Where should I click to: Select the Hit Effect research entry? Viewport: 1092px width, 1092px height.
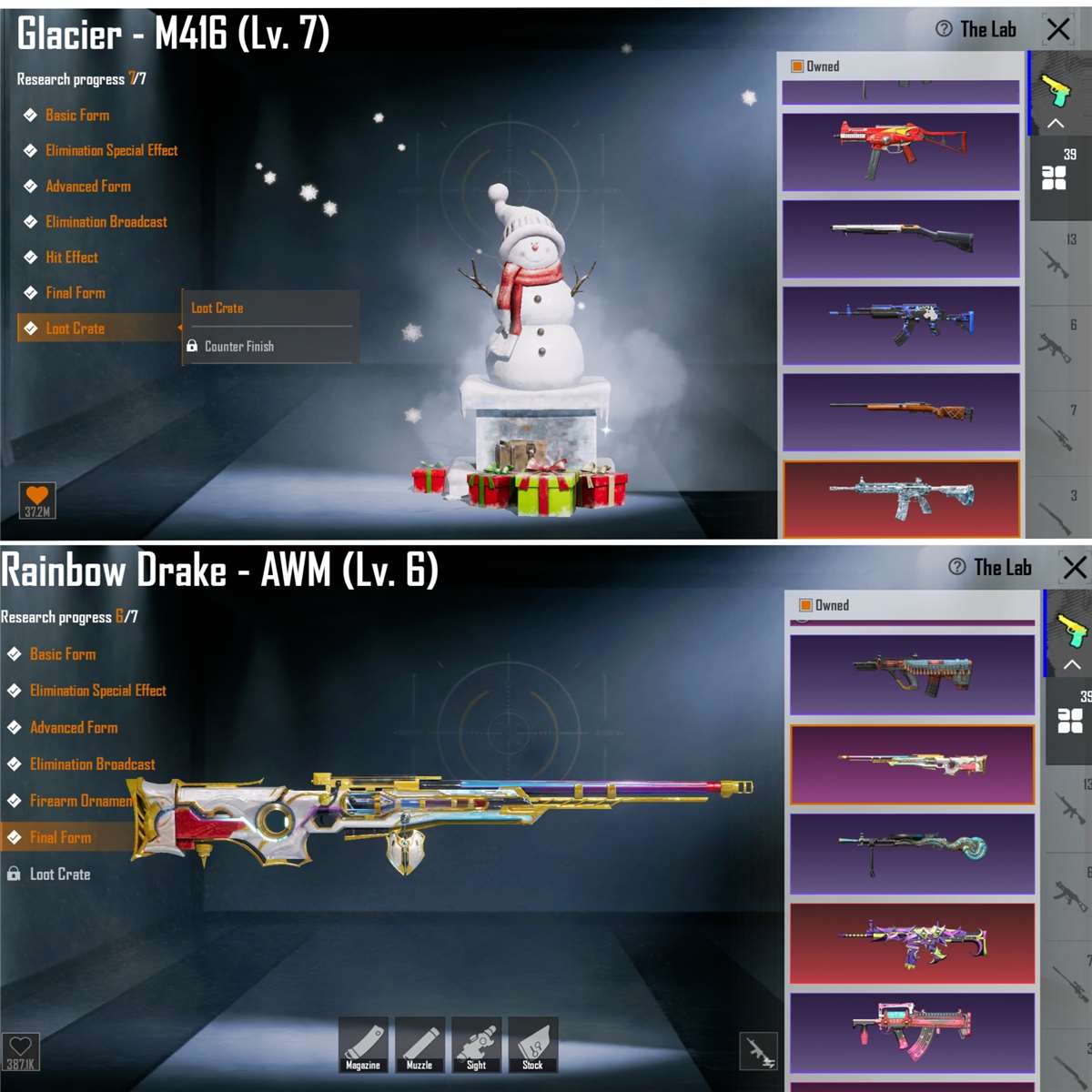coord(72,258)
